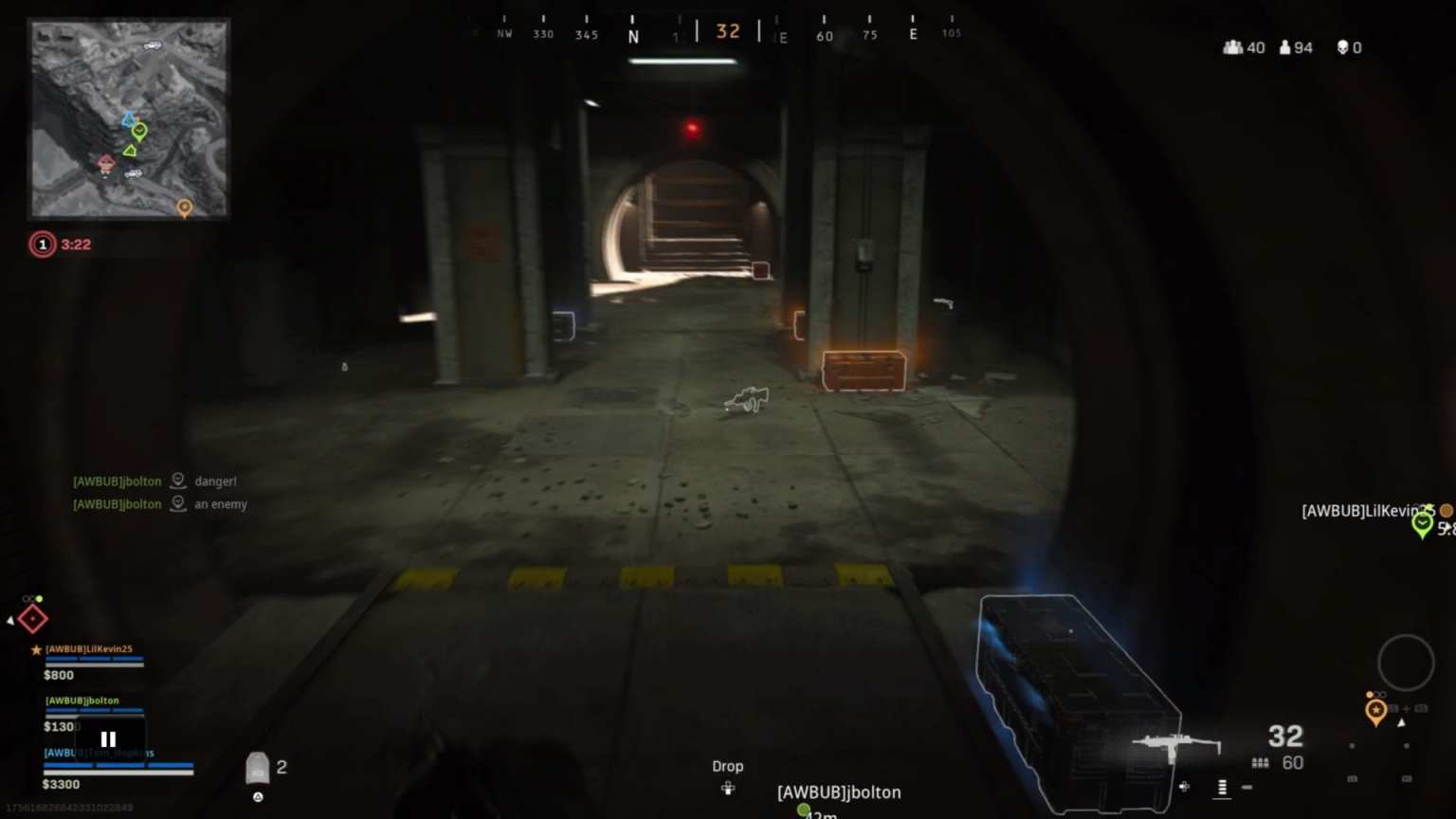Image resolution: width=1456 pixels, height=819 pixels.
Task: Click the ping icon next to jbolton's danger message
Action: (177, 481)
